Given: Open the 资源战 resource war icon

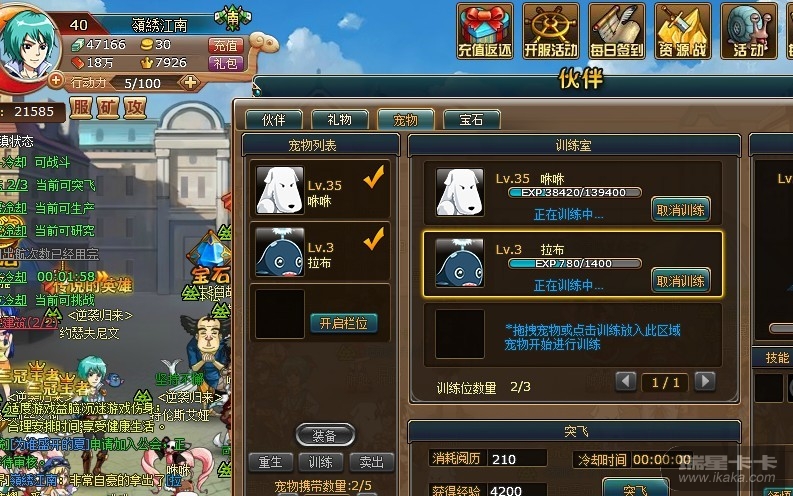Looking at the screenshot, I should [x=681, y=30].
